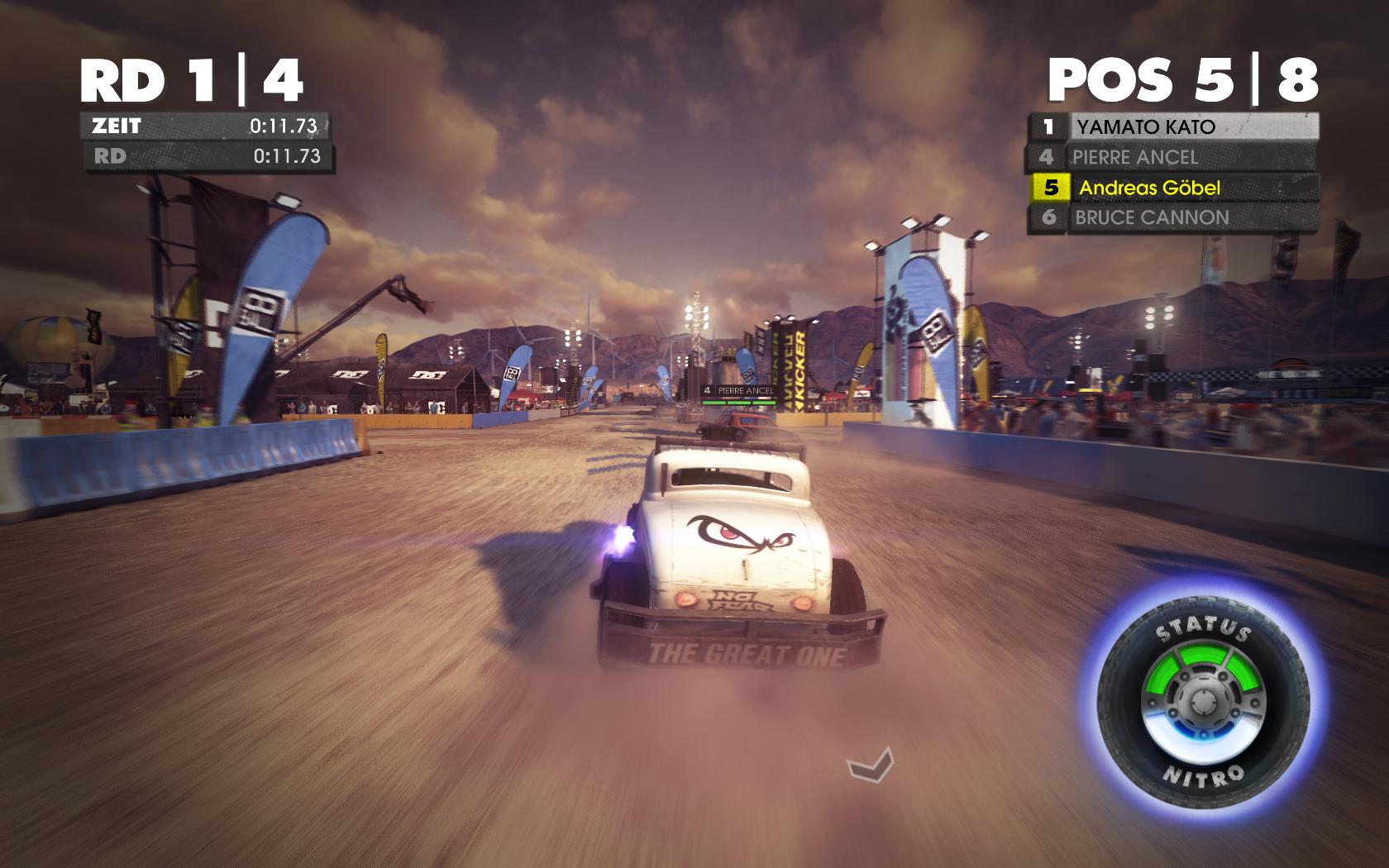This screenshot has height=868, width=1389.
Task: Choose the Pierre Ancel standings row
Action: (x=1174, y=157)
